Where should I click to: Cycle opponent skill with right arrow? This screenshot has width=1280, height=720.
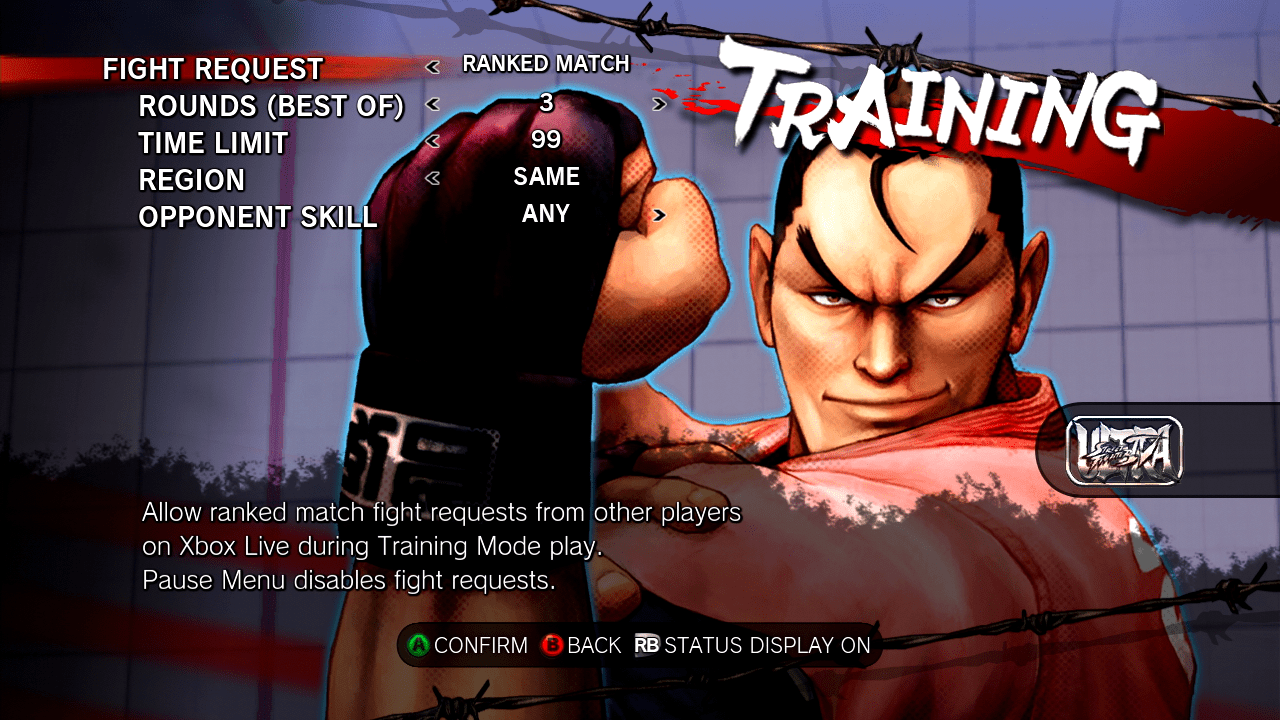pyautogui.click(x=659, y=214)
